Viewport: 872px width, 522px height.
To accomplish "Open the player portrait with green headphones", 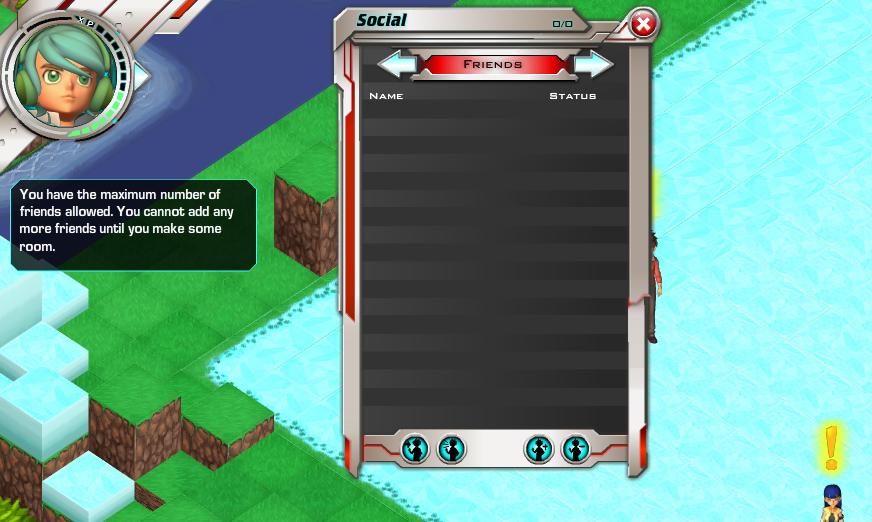I will (x=67, y=77).
